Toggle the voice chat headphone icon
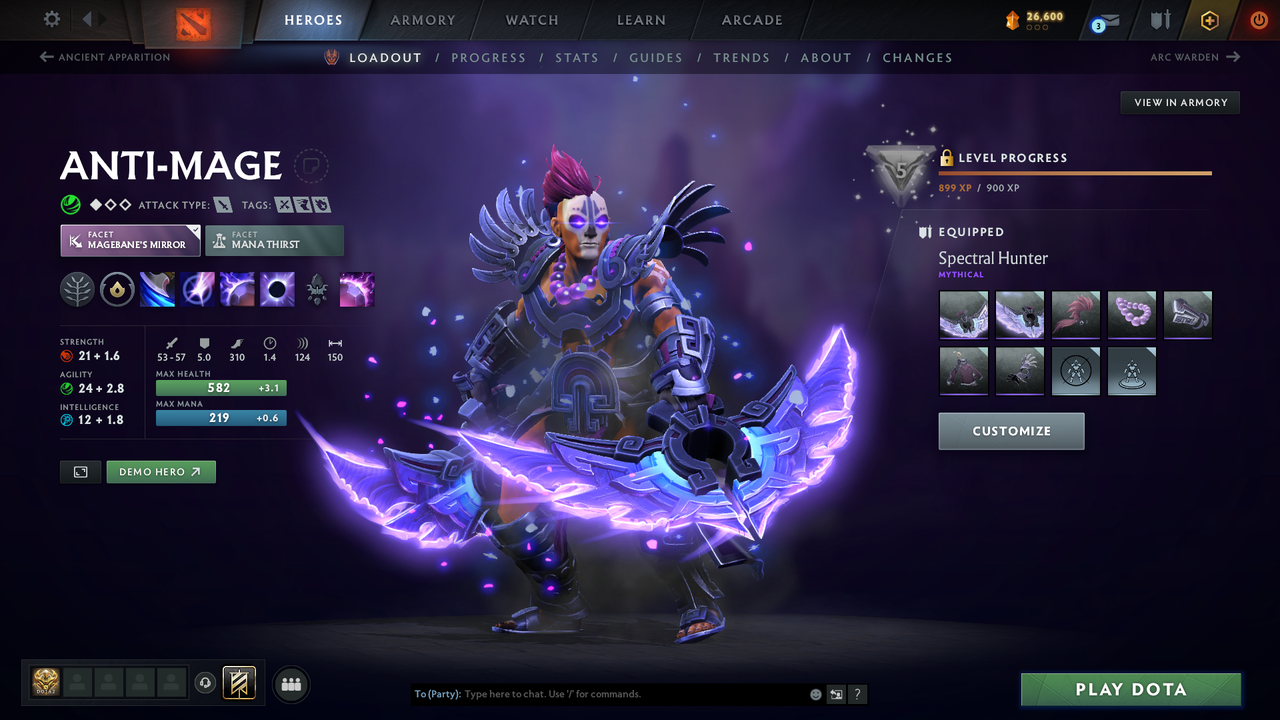1280x720 pixels. [207, 682]
